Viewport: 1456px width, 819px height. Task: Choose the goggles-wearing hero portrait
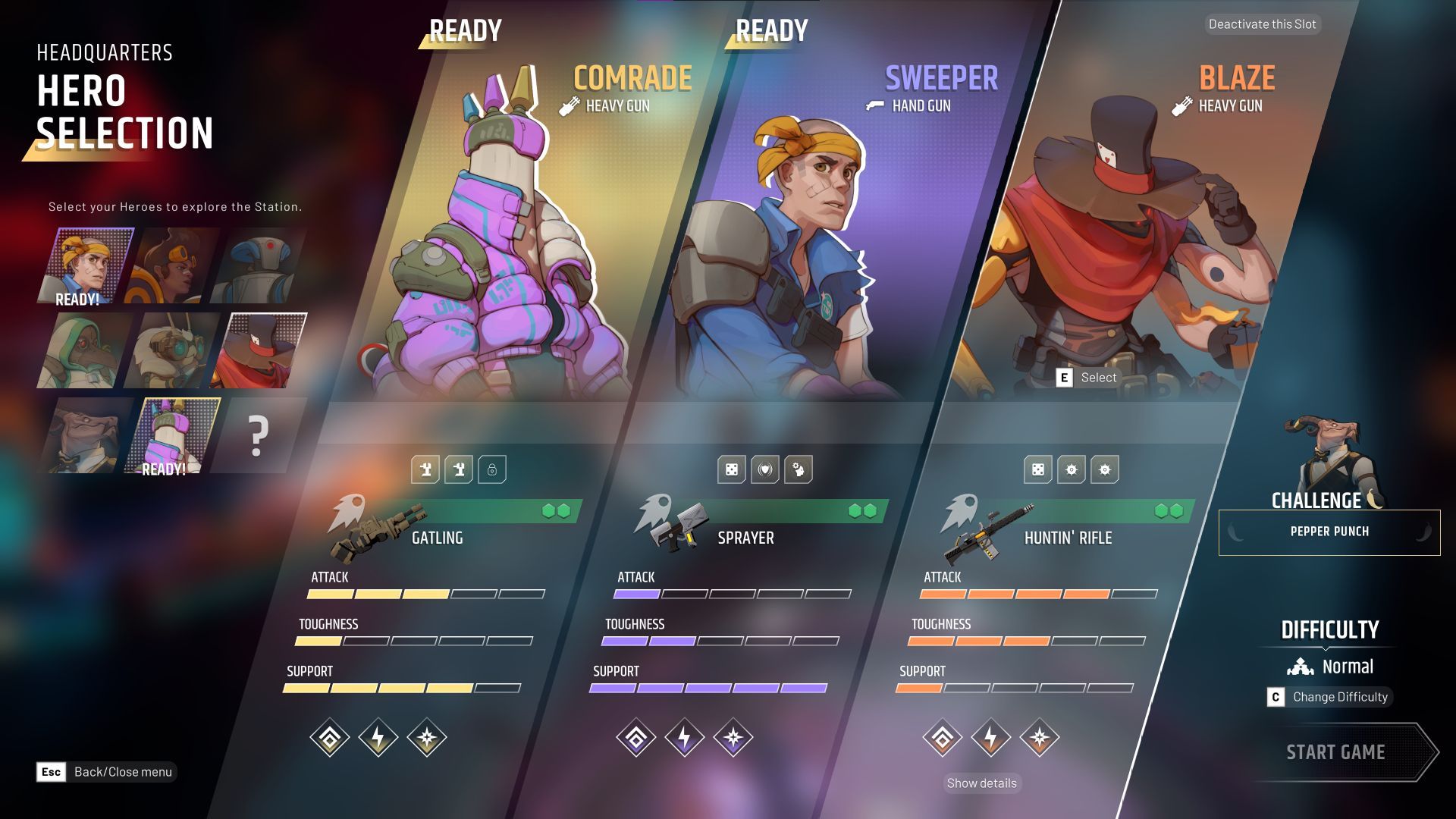click(173, 350)
